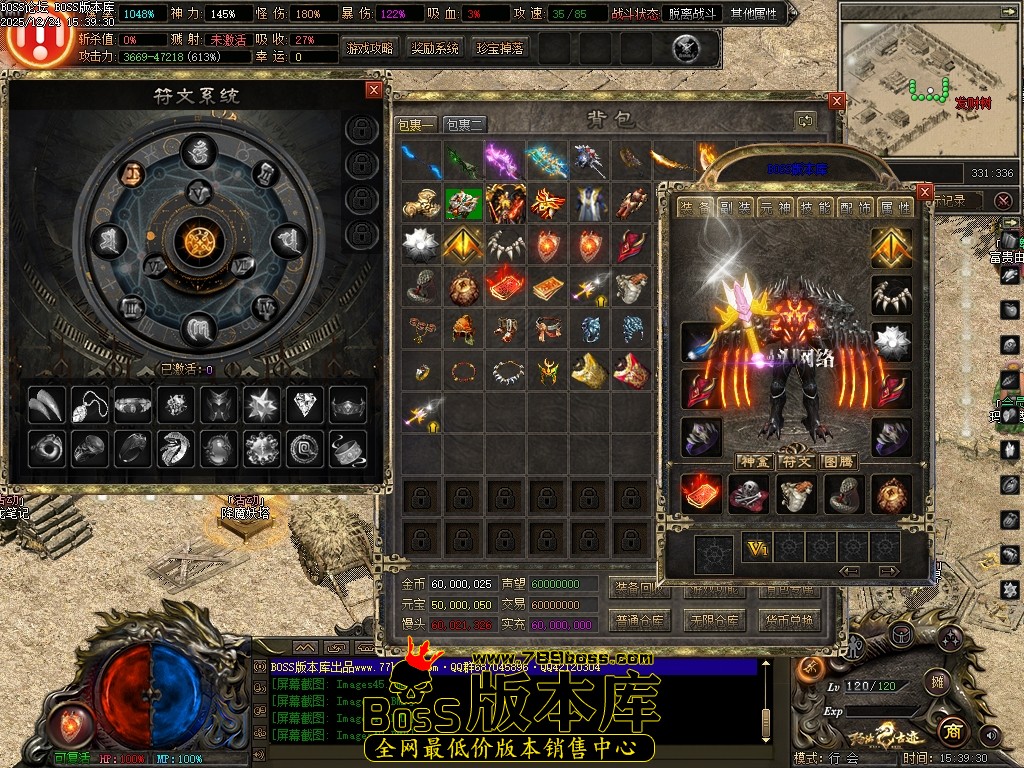
Task: Open the 珍宝掉落 treasure drops list
Action: (x=500, y=48)
